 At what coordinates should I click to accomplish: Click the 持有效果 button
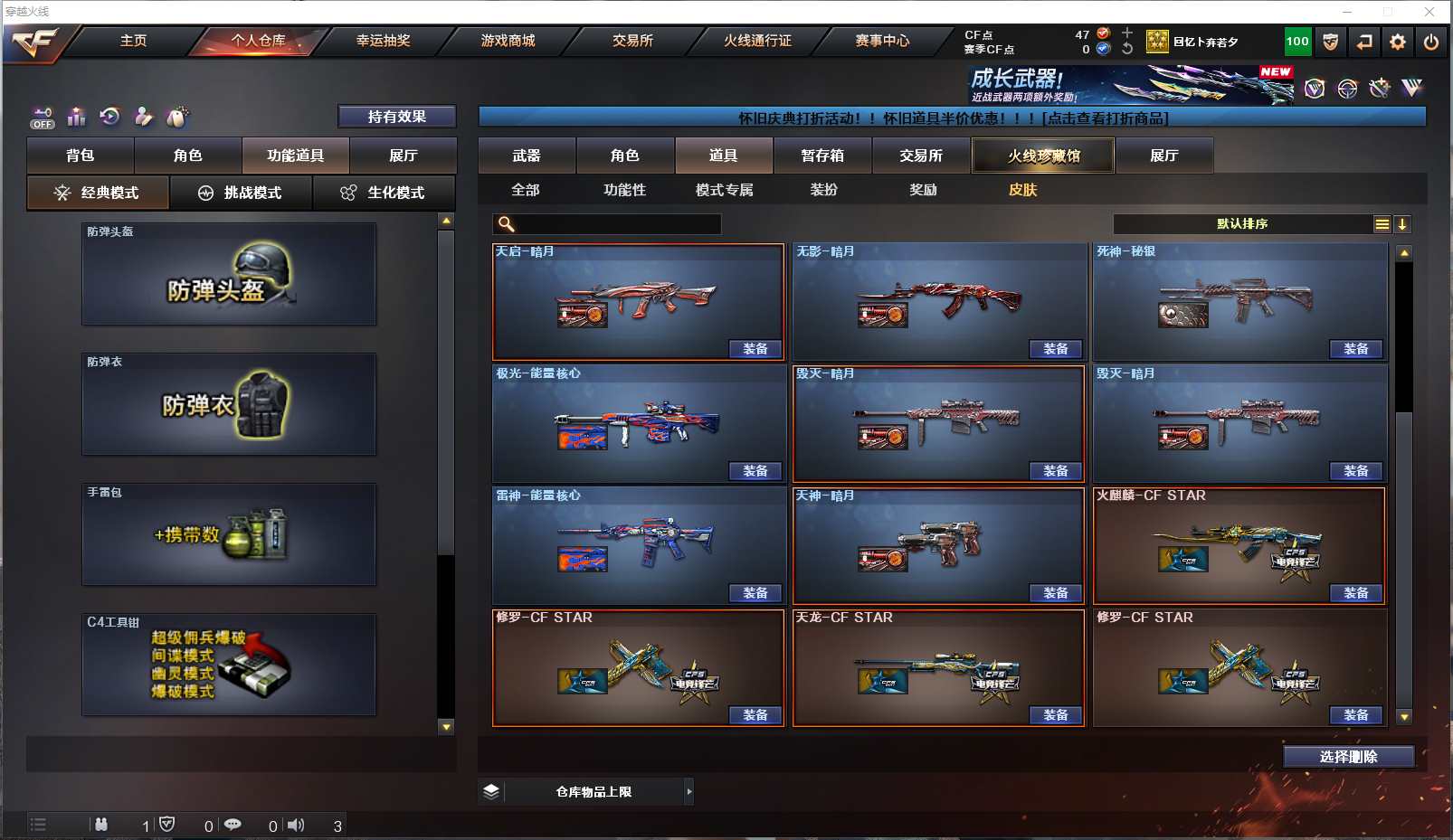coord(396,117)
